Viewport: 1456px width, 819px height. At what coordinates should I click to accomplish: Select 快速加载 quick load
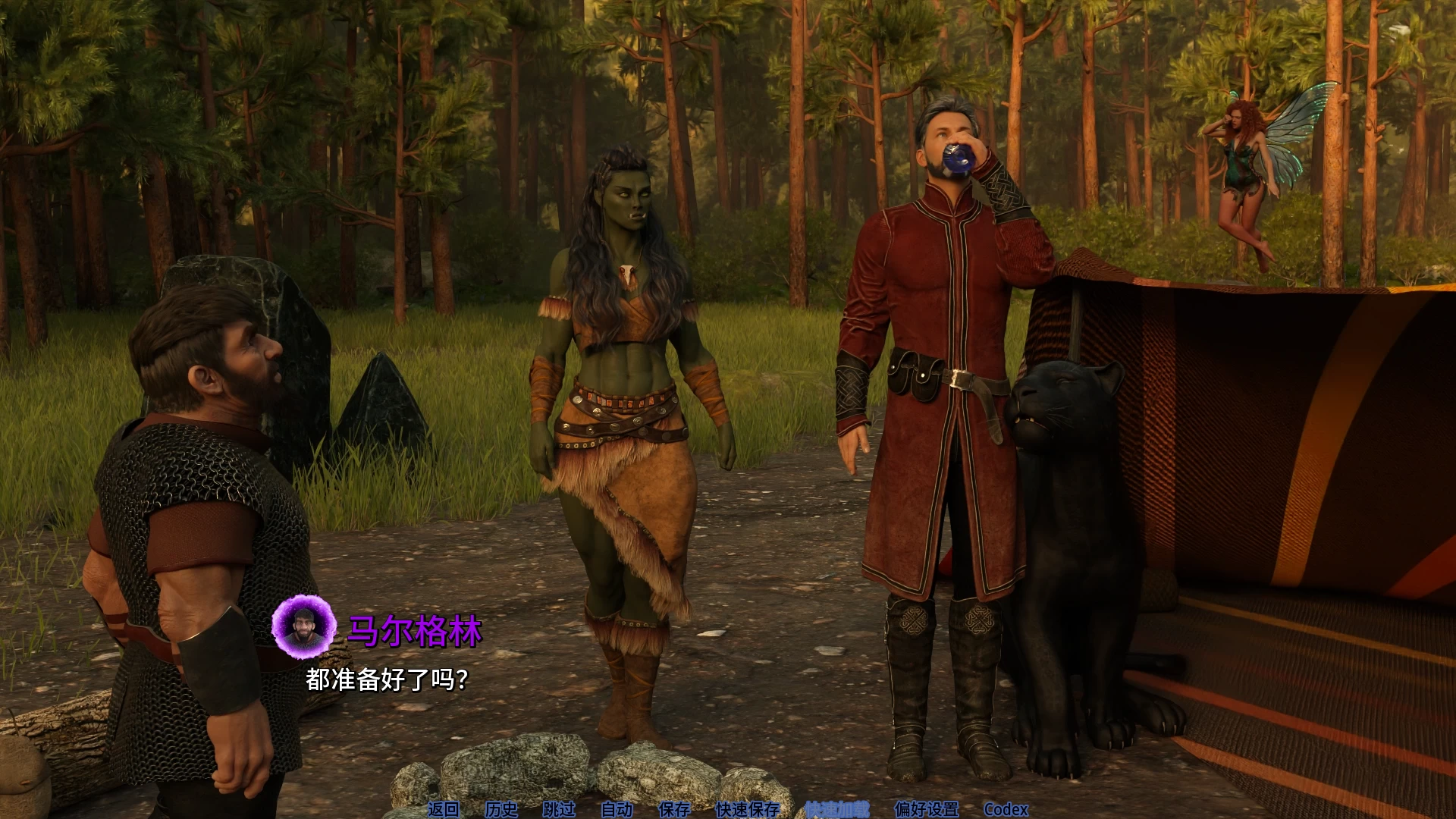tap(837, 809)
